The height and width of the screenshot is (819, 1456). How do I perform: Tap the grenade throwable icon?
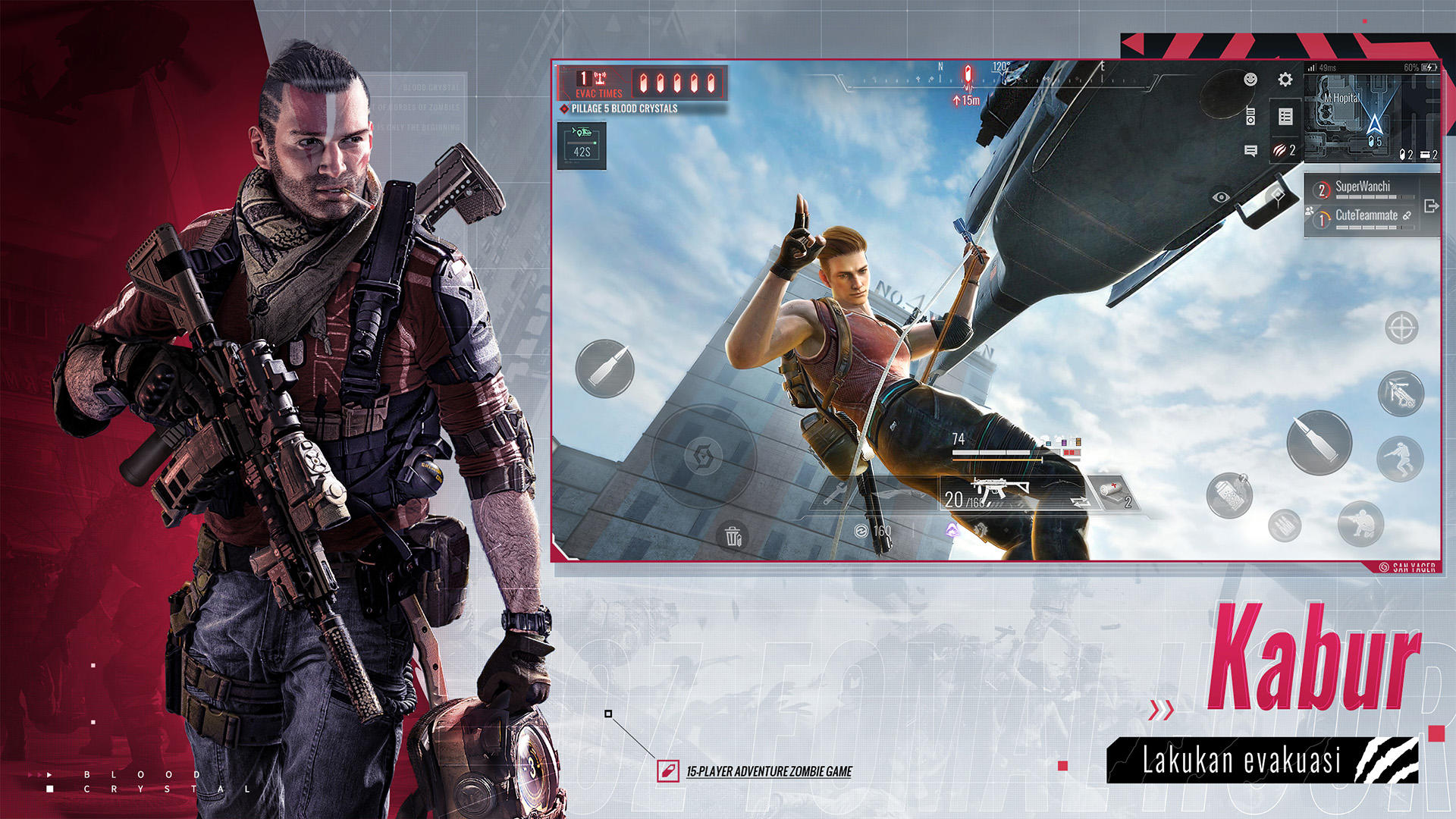point(1230,494)
